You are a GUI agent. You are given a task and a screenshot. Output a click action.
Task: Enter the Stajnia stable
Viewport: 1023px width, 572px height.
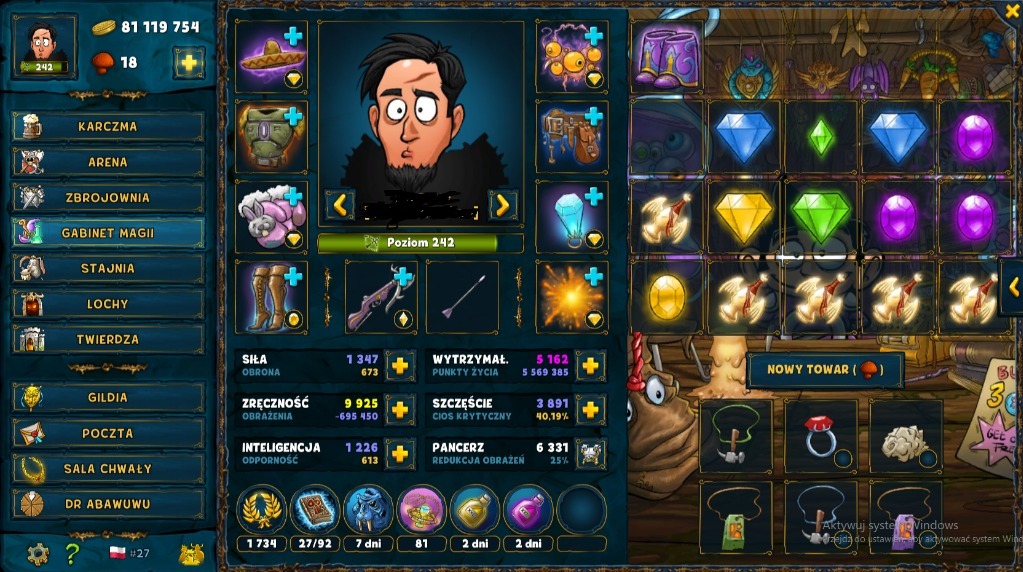pyautogui.click(x=108, y=268)
